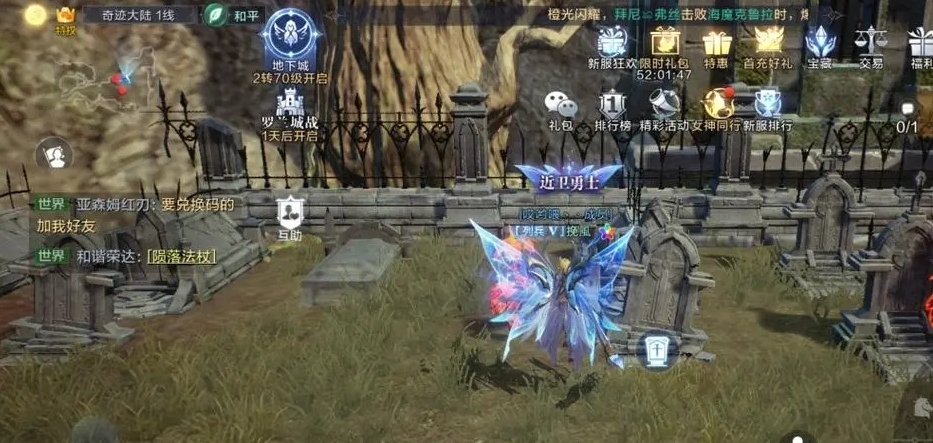The height and width of the screenshot is (443, 933).
Task: Open the 排行榜 leaderboard icon
Action: (612, 106)
